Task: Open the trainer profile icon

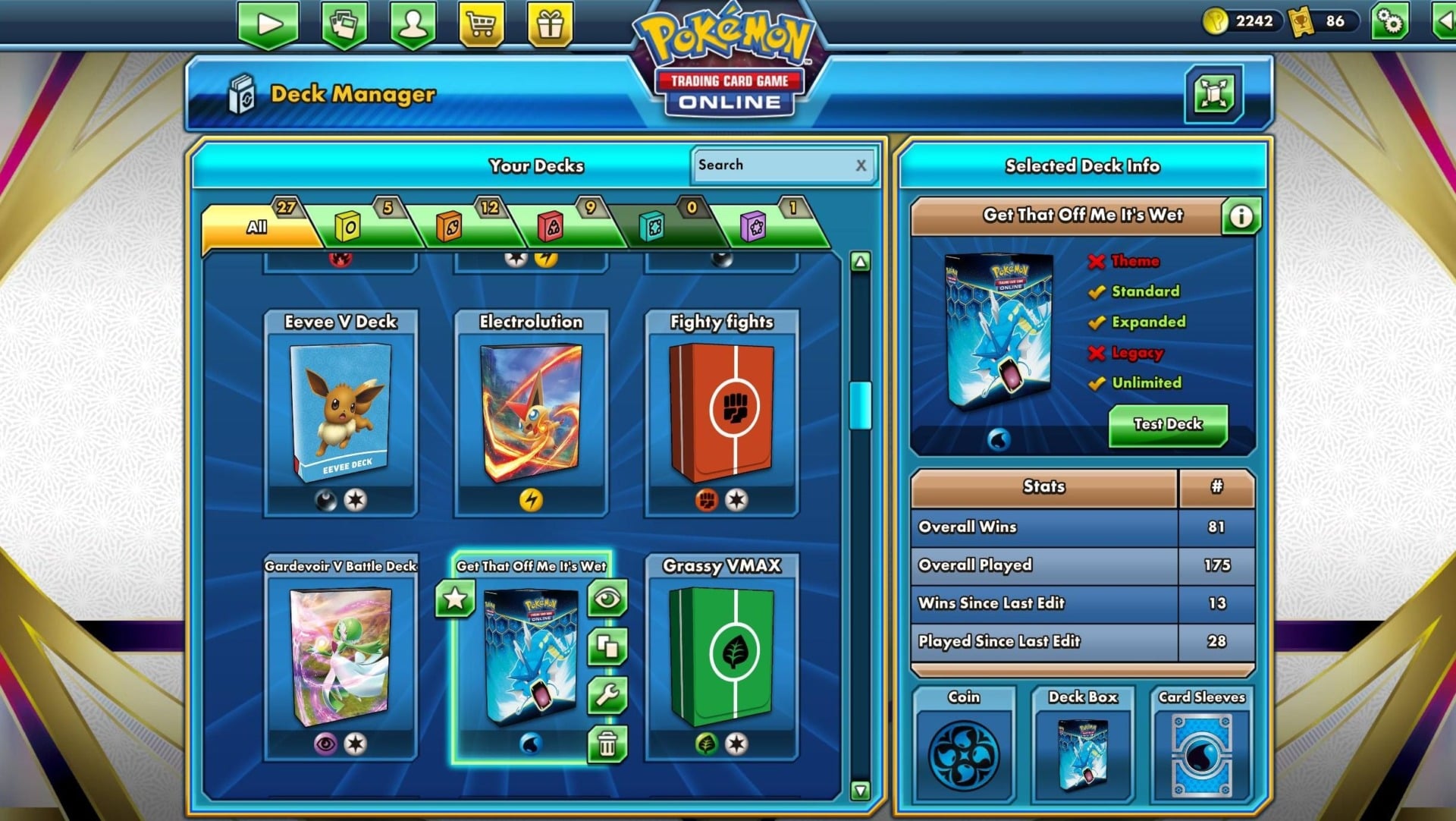Action: 413,23
